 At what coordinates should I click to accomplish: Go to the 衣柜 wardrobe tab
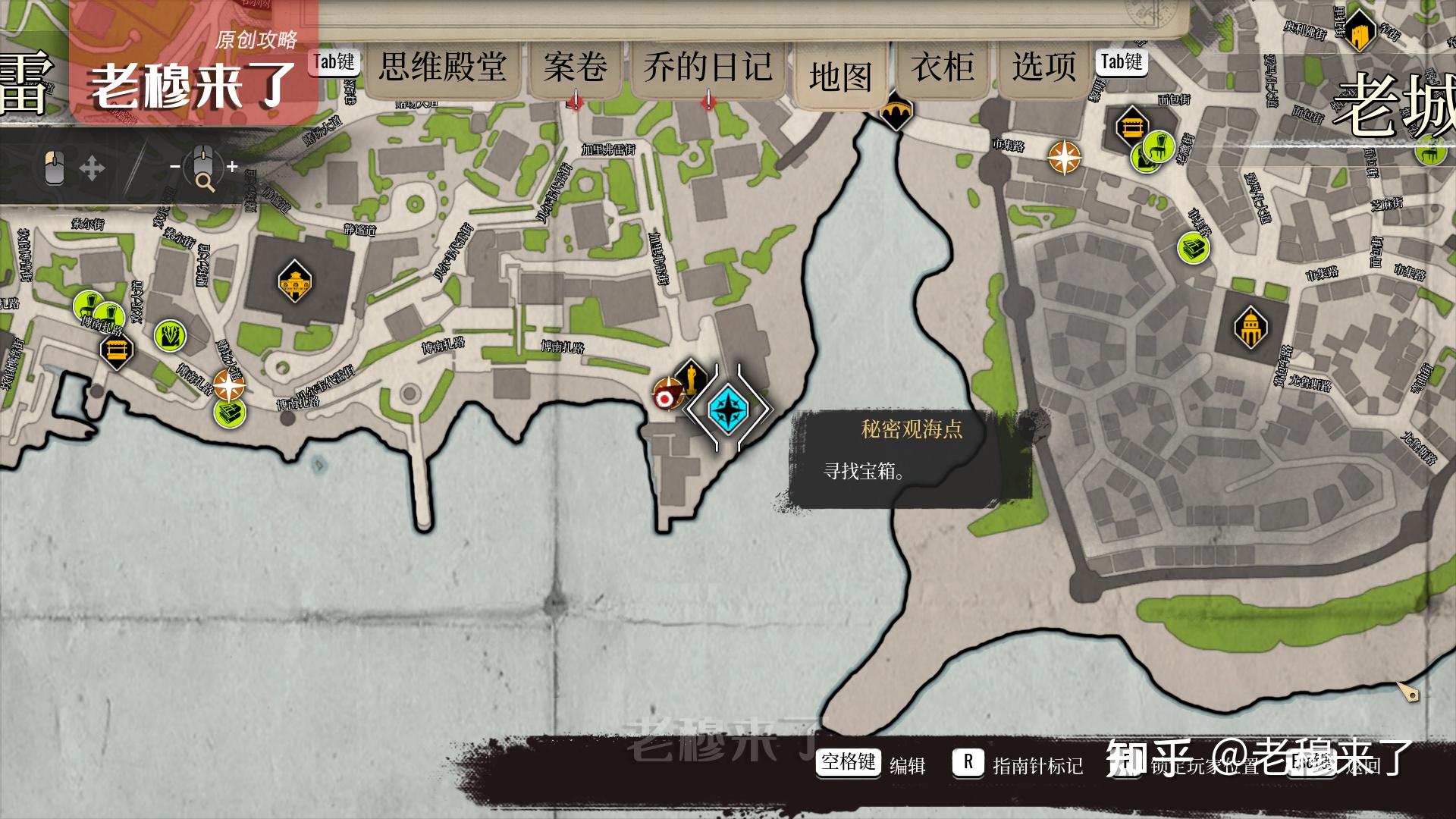(943, 67)
